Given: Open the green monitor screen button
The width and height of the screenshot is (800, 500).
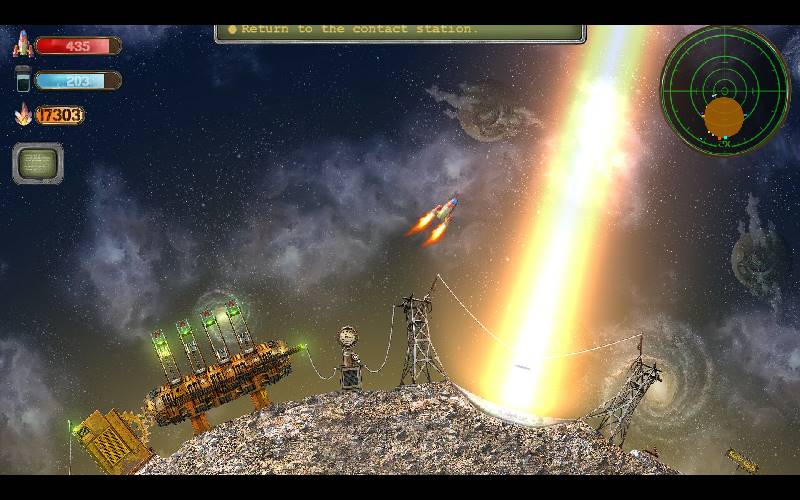Looking at the screenshot, I should tap(38, 164).
